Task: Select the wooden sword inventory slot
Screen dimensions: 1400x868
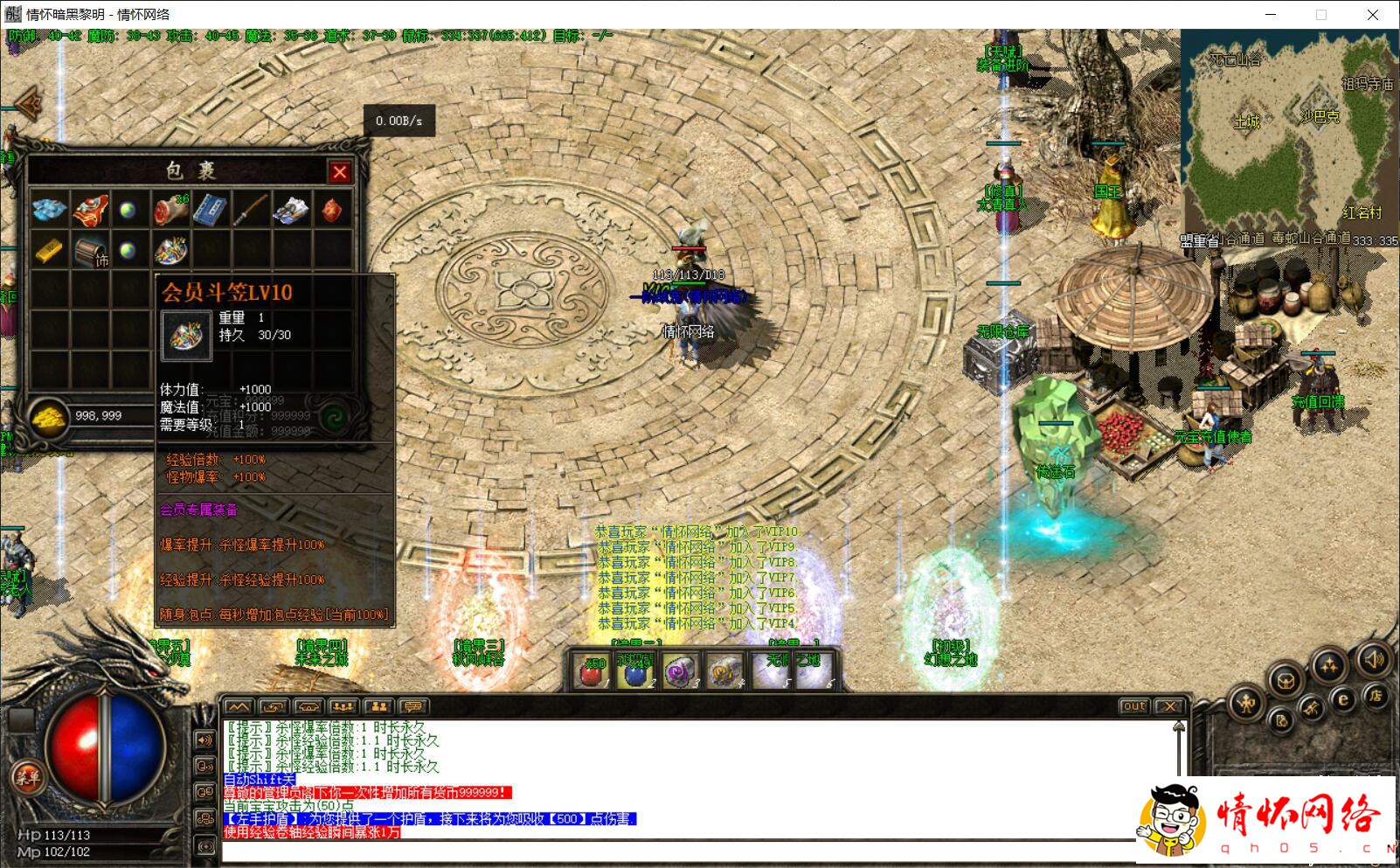Action: point(250,210)
